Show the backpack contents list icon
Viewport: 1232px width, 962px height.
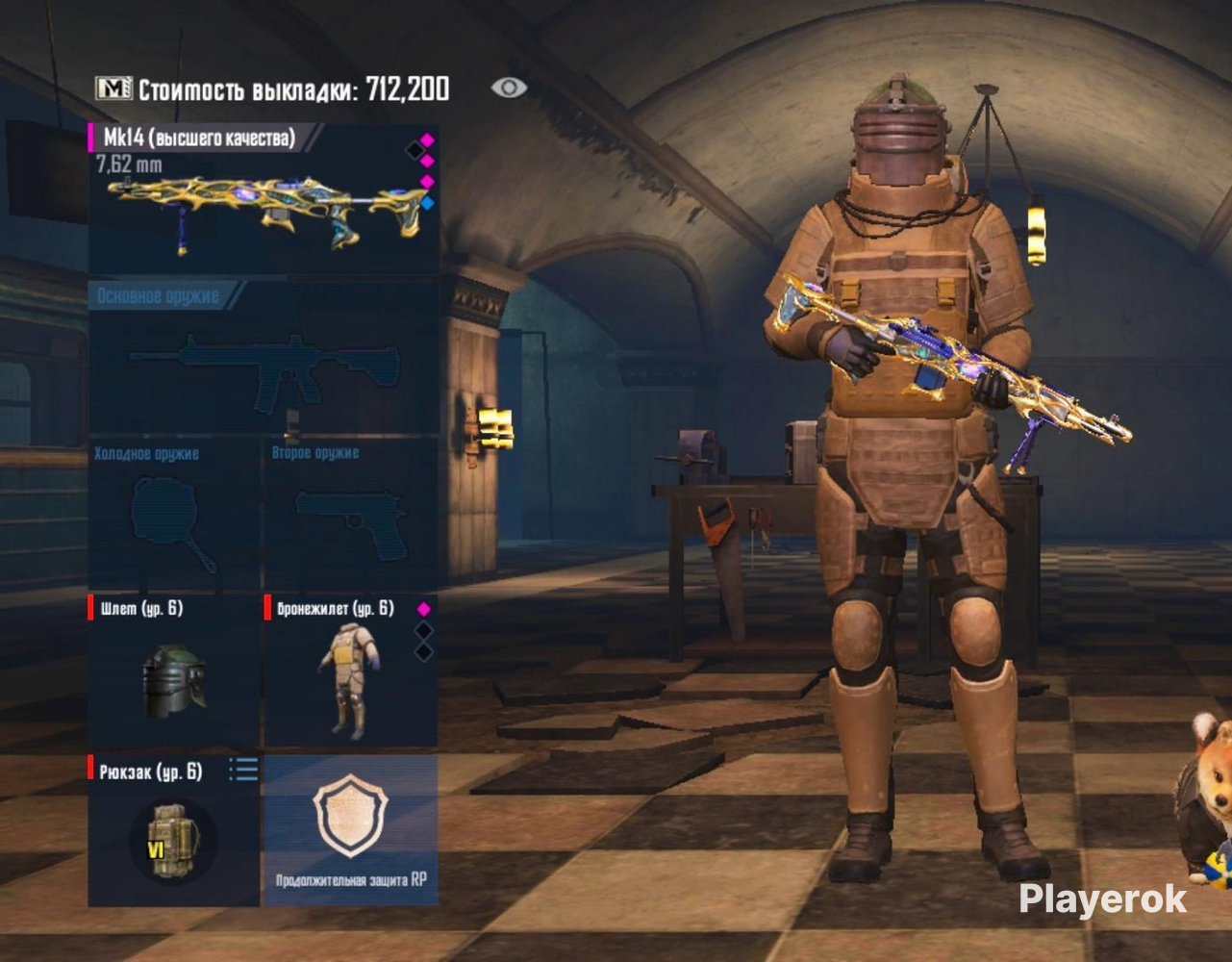[x=243, y=770]
